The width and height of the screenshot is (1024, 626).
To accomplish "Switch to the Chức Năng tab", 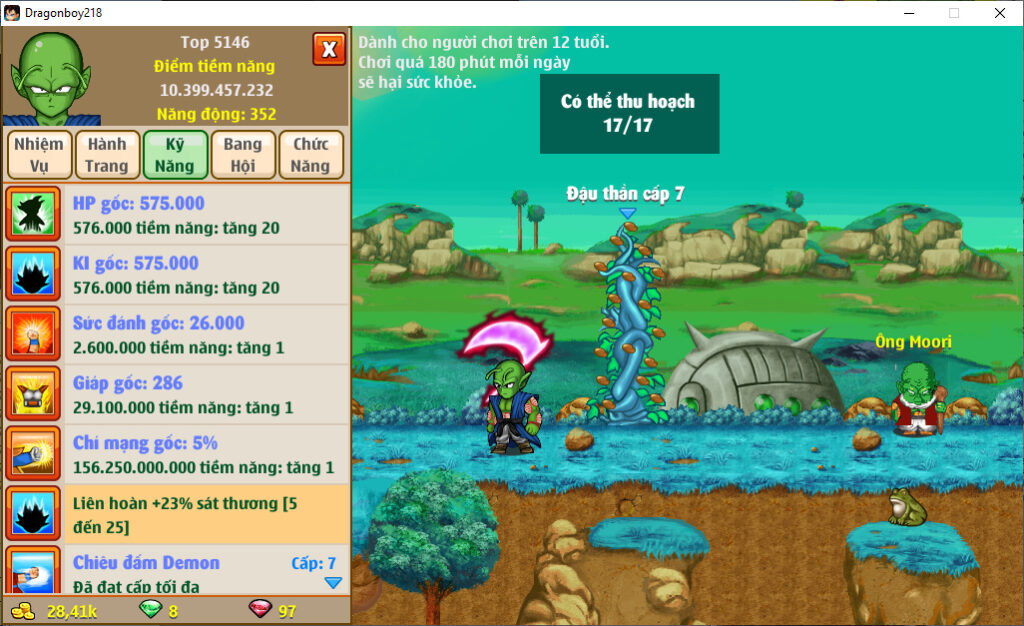I will (311, 155).
